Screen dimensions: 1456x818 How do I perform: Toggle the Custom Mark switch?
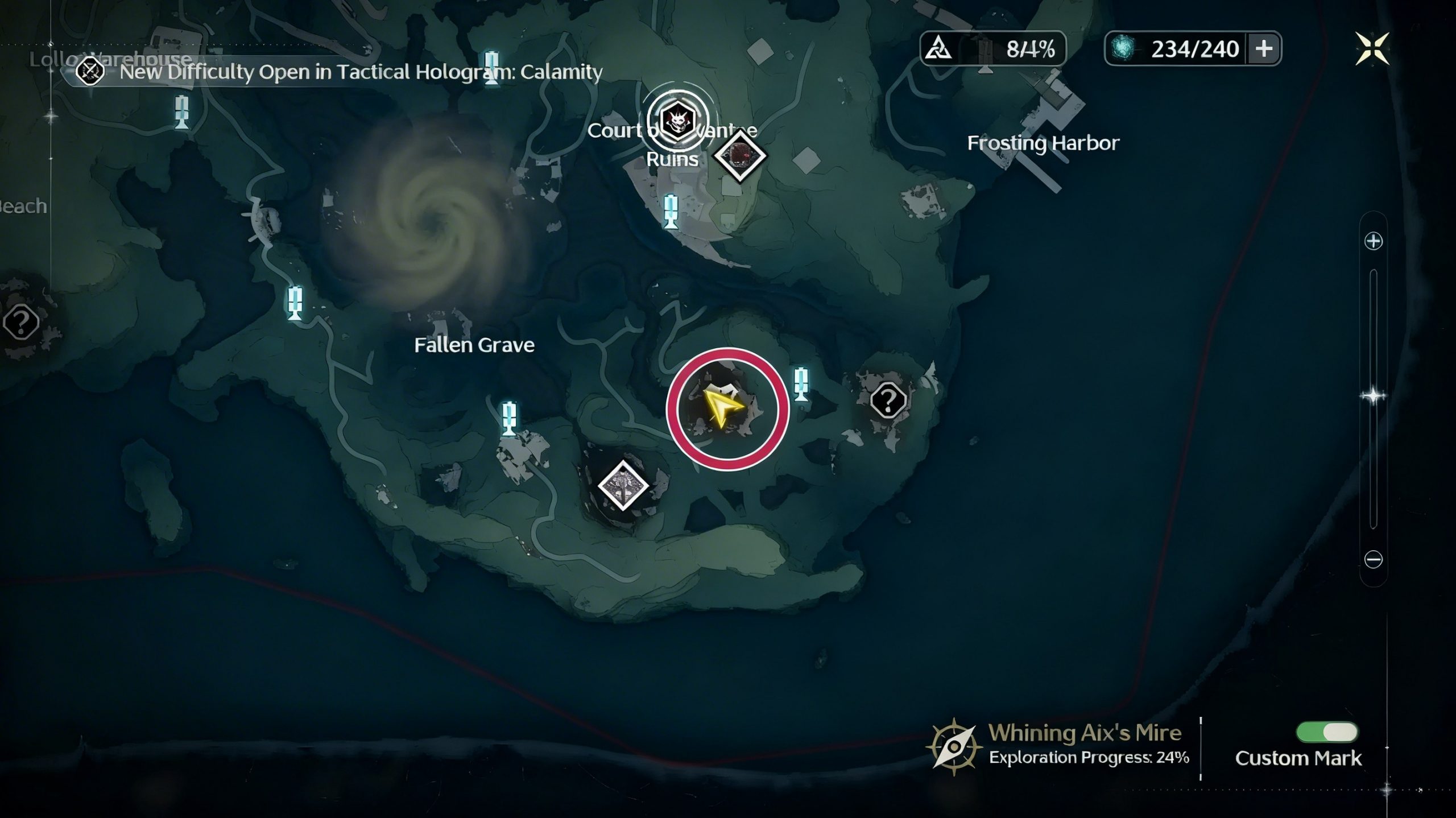click(1326, 732)
